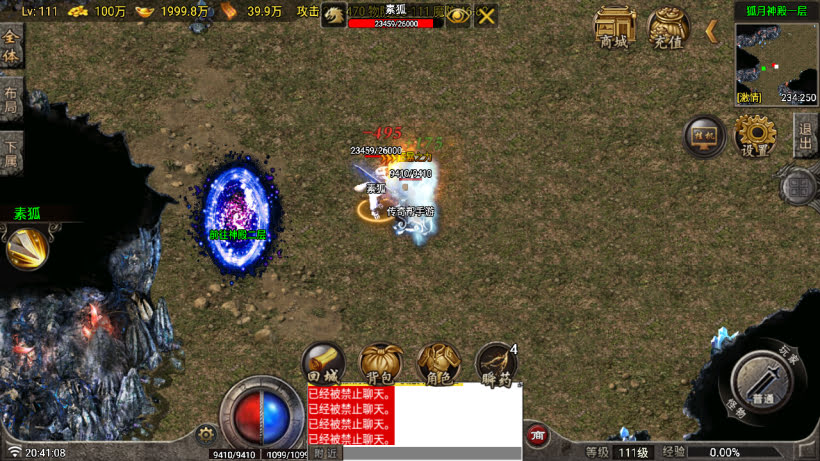
Task: Click the 退出 exit button
Action: [806, 135]
